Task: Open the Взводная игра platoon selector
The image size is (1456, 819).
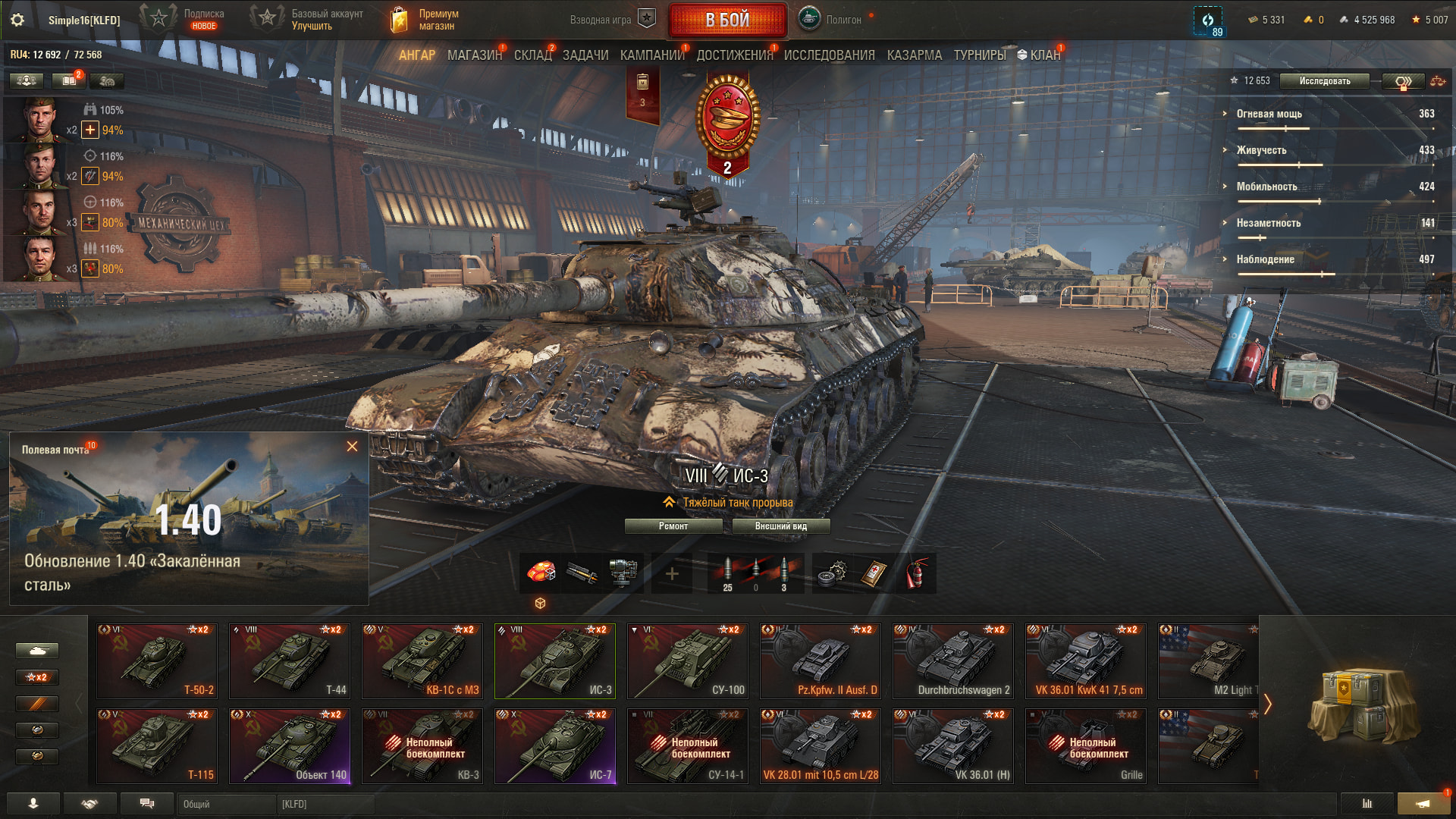Action: (611, 20)
